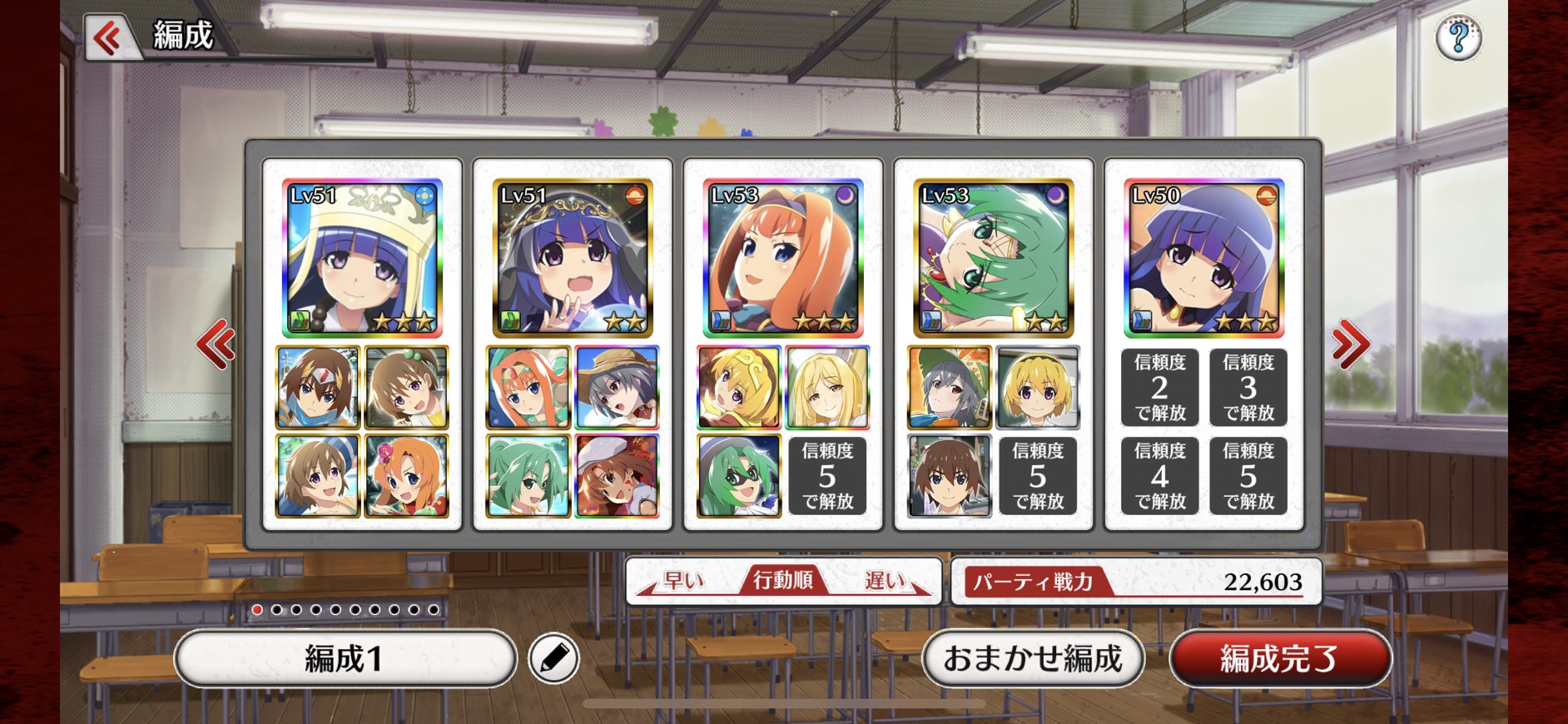Select the Lv53 green-haired character card
1568x724 pixels.
(994, 258)
